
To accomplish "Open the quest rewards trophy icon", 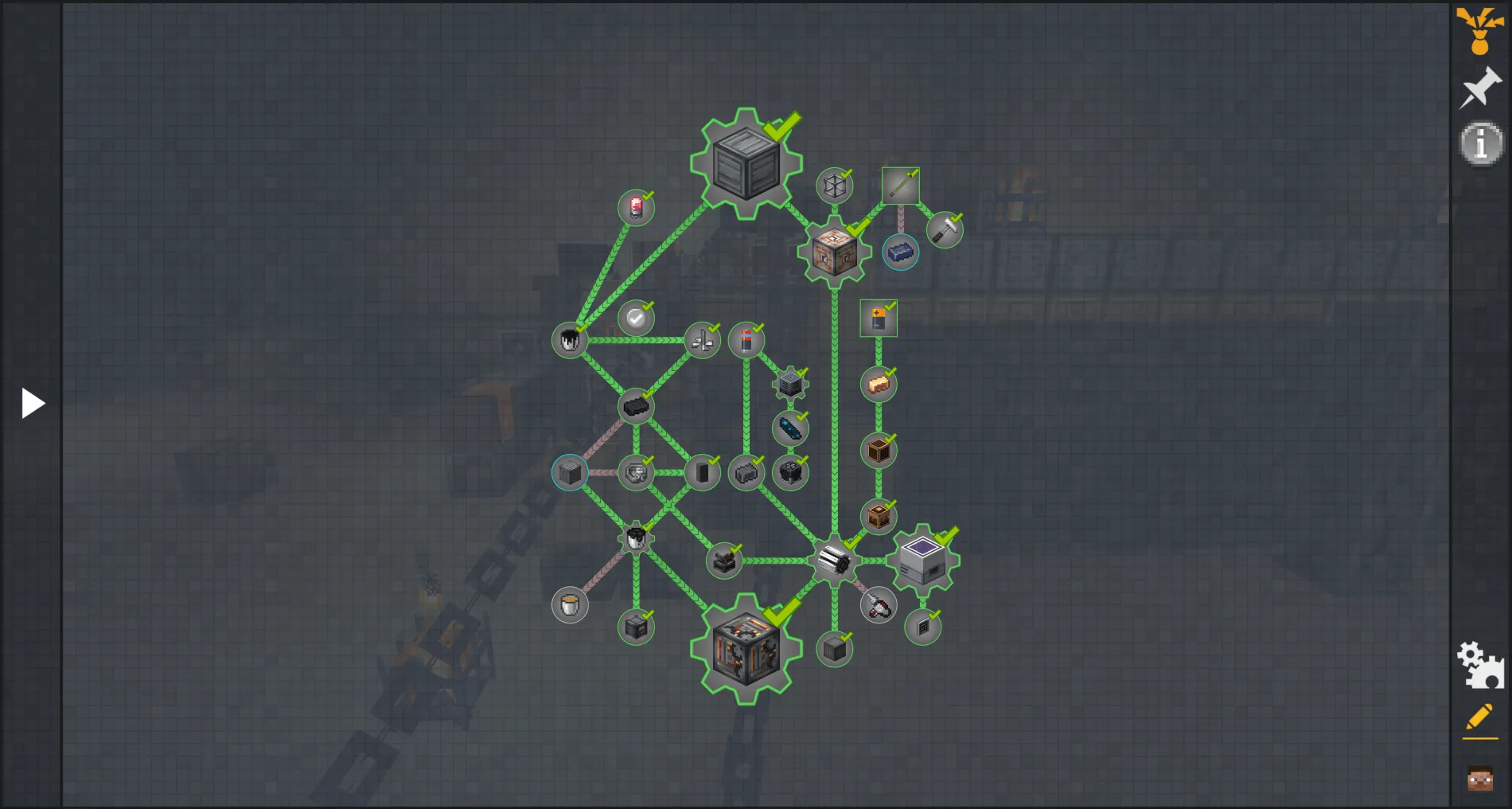I will pos(1479,32).
